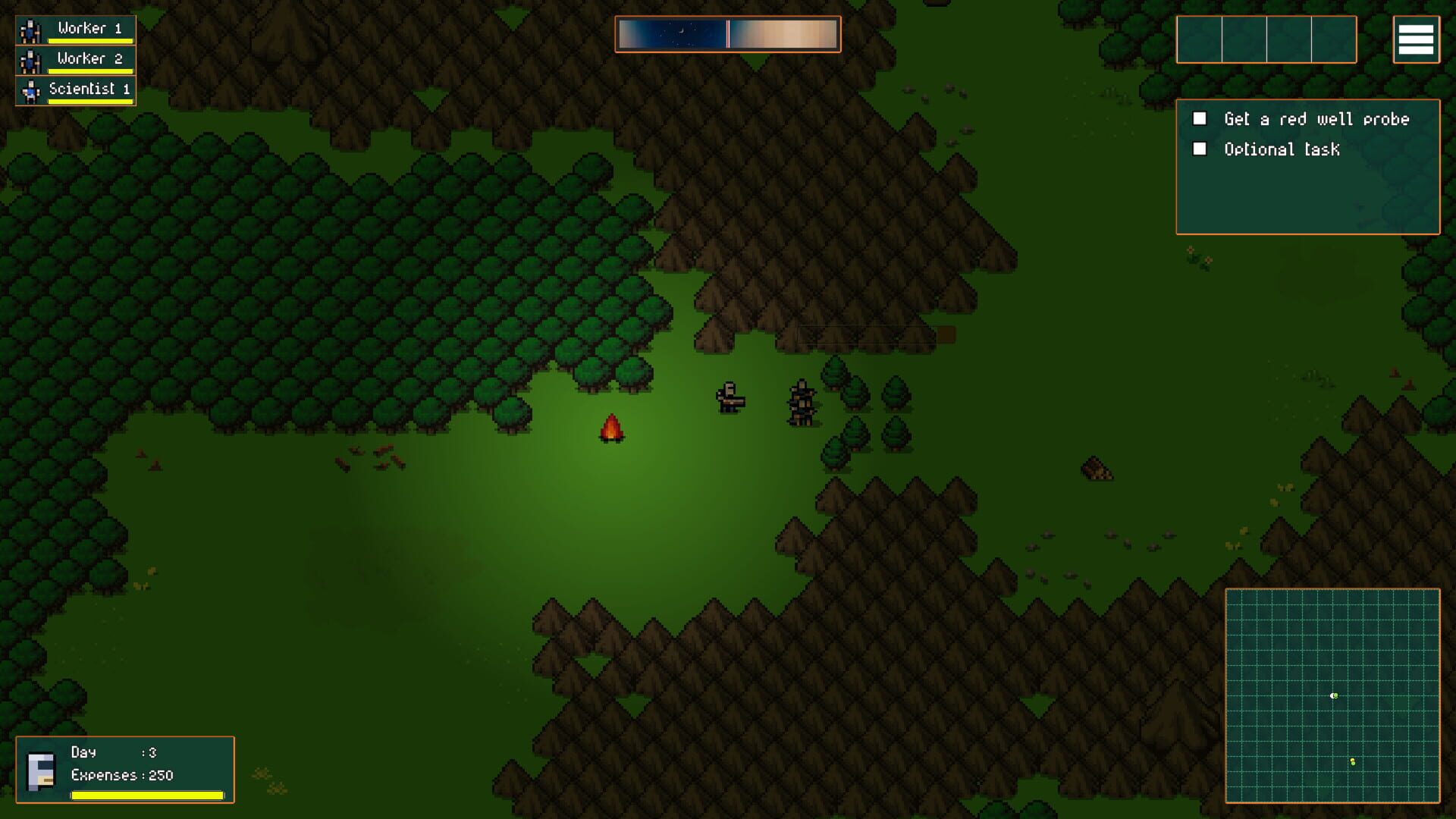The width and height of the screenshot is (1456, 819).
Task: Click the day/night cycle bar at top
Action: click(726, 33)
